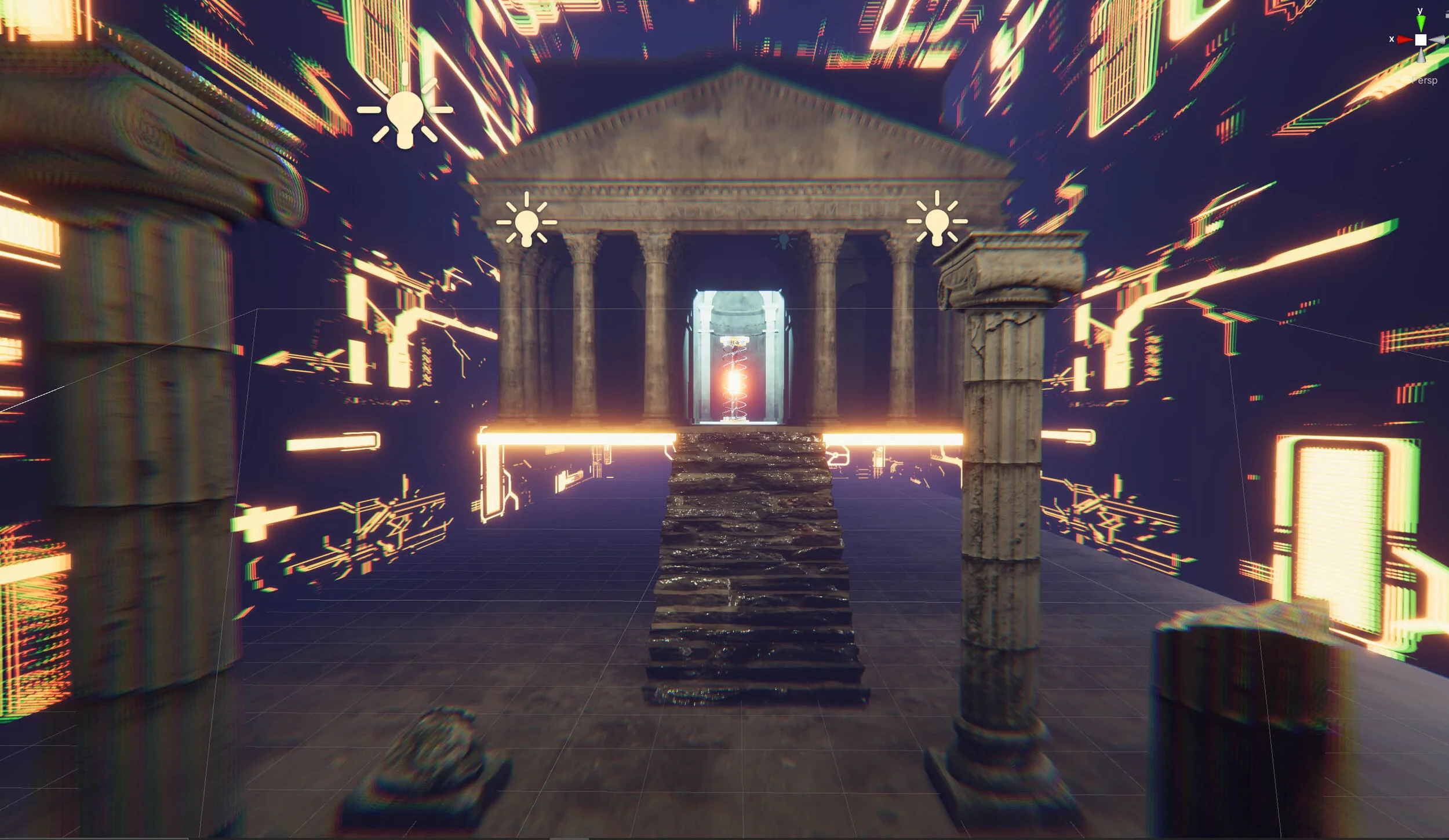Select the light gizmo above the temple's right columns
Image resolution: width=1449 pixels, height=840 pixels.
(x=937, y=221)
